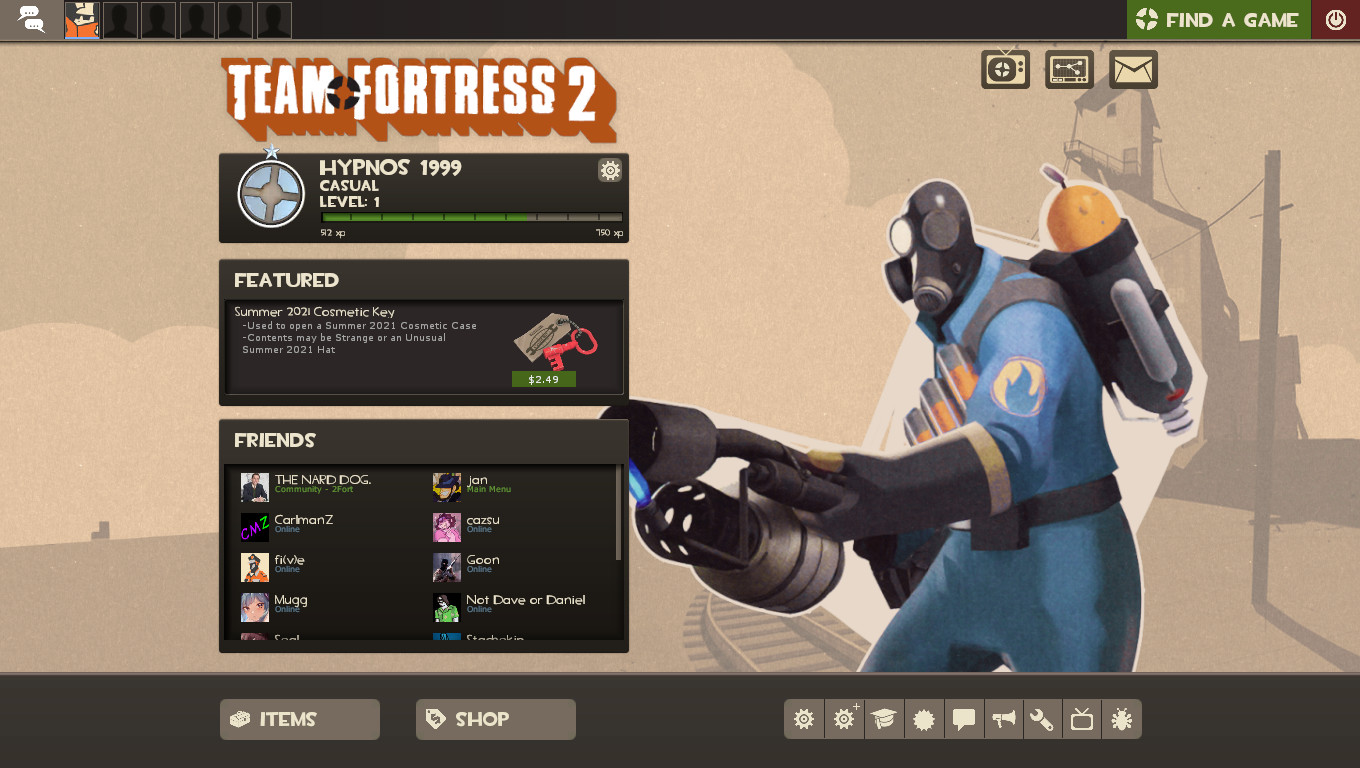Report a bug using the bug icon

pos(1122,719)
